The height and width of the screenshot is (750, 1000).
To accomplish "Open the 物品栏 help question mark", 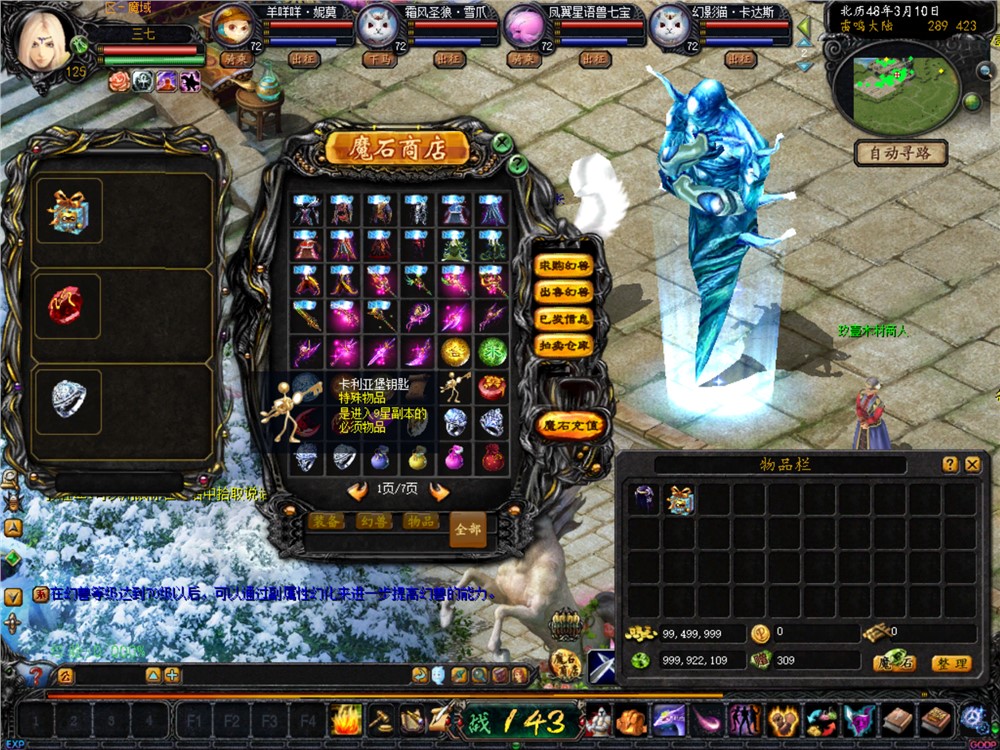I will pos(950,464).
